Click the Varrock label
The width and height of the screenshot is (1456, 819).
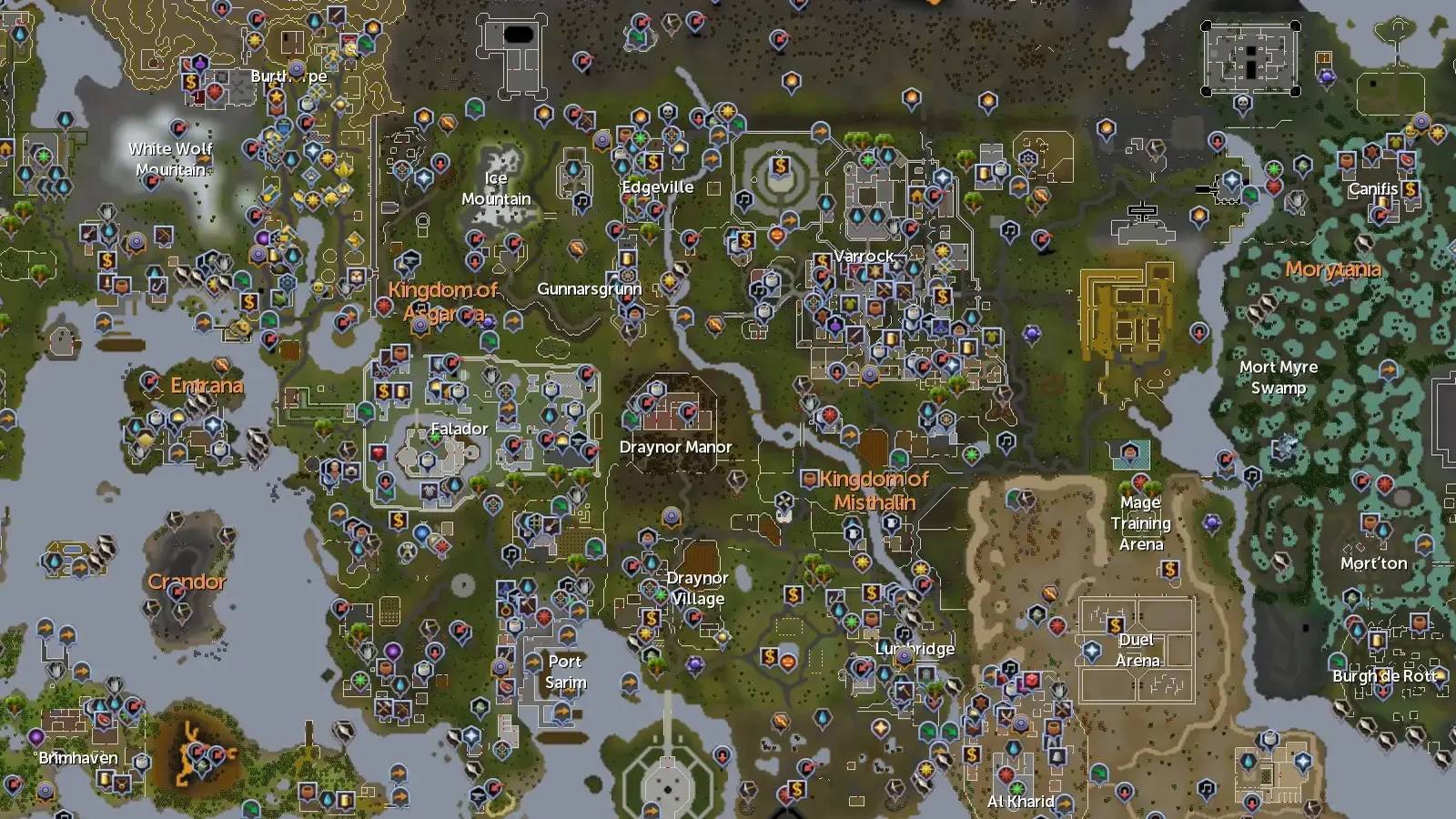point(864,257)
